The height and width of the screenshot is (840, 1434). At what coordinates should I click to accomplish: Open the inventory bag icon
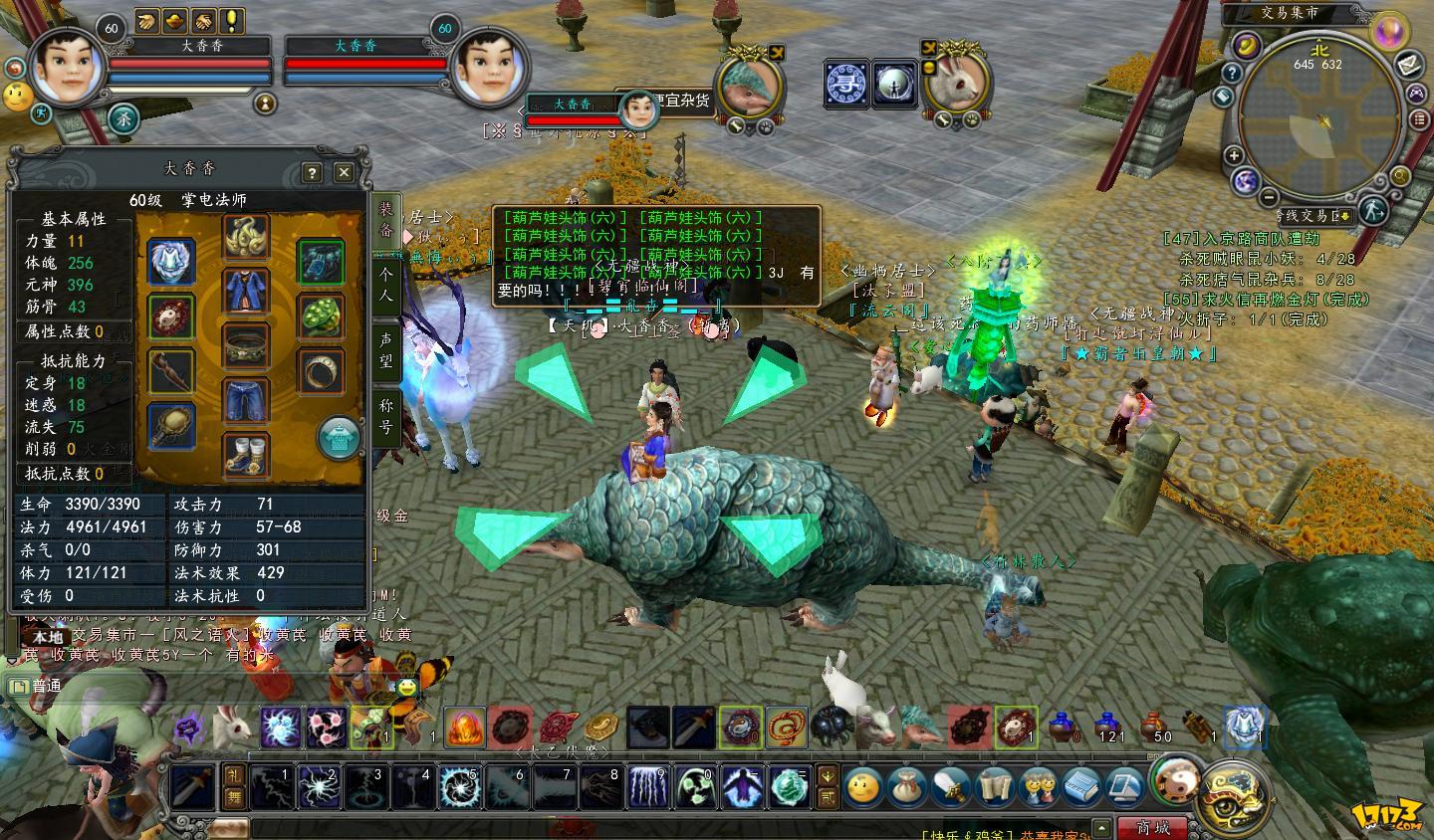pyautogui.click(x=906, y=787)
